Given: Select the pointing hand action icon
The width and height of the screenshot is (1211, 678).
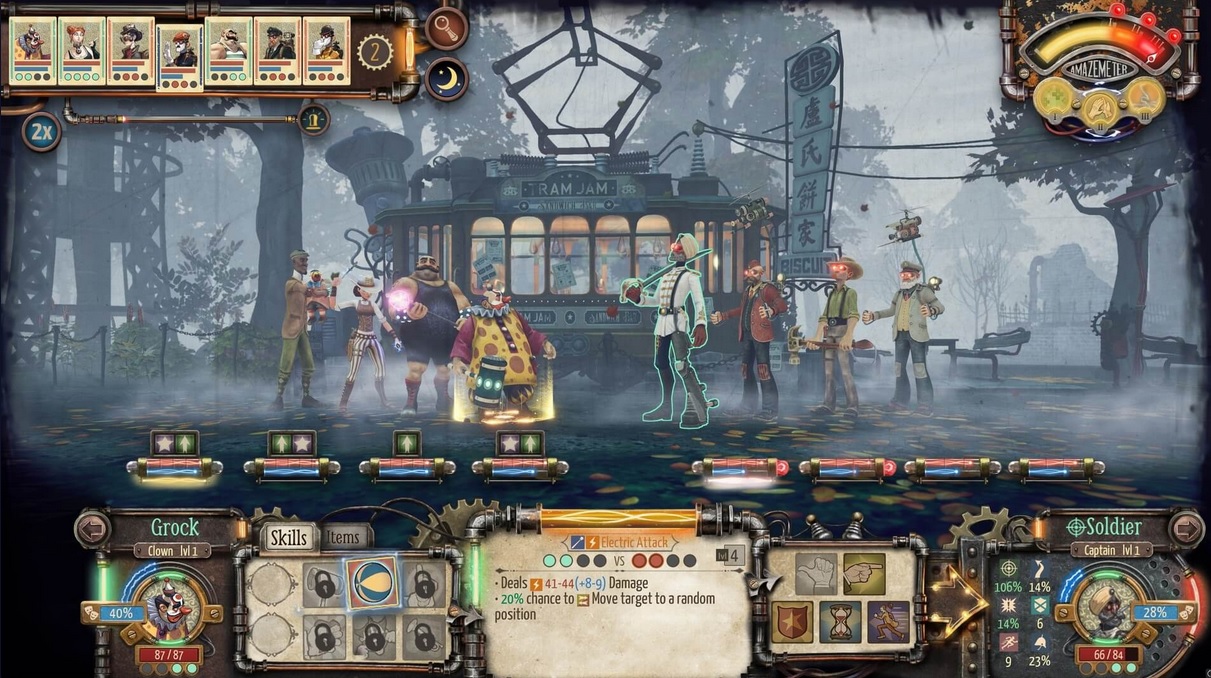Looking at the screenshot, I should click(864, 574).
